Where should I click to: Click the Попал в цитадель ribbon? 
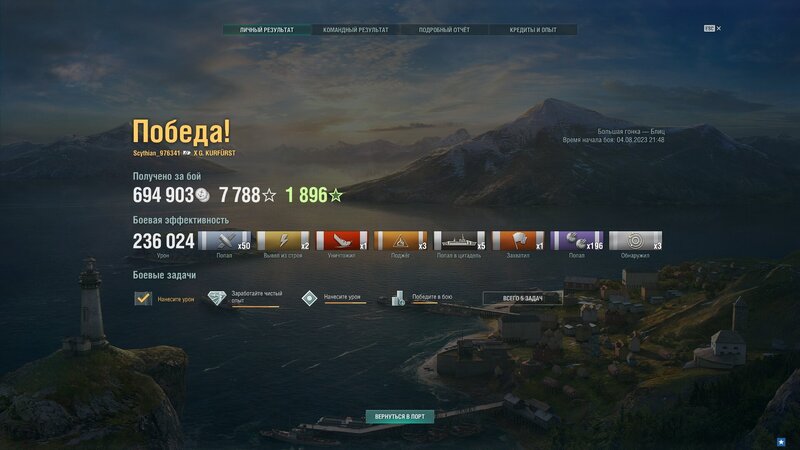pos(460,241)
